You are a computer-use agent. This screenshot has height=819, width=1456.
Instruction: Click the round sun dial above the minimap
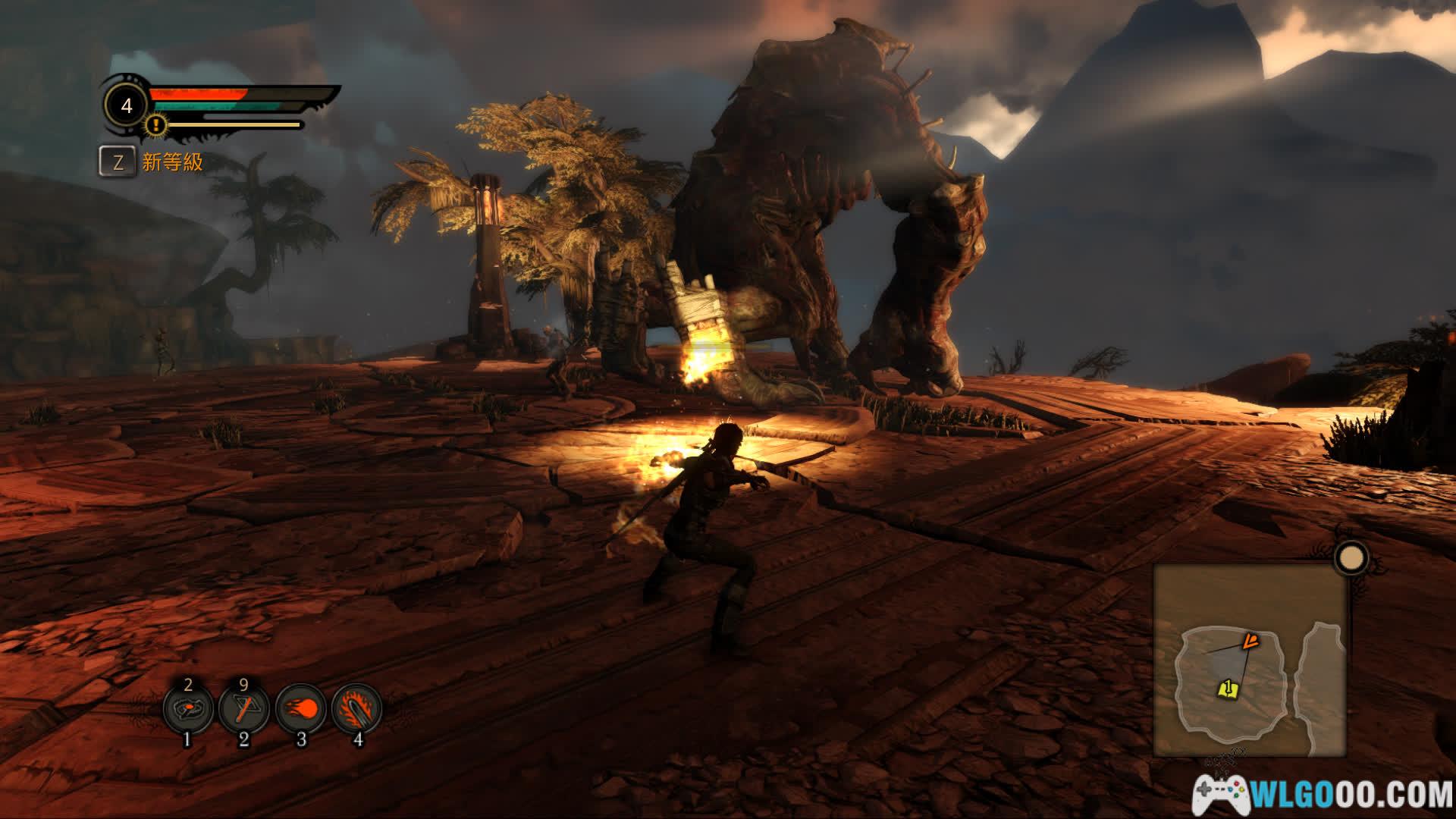[1350, 559]
